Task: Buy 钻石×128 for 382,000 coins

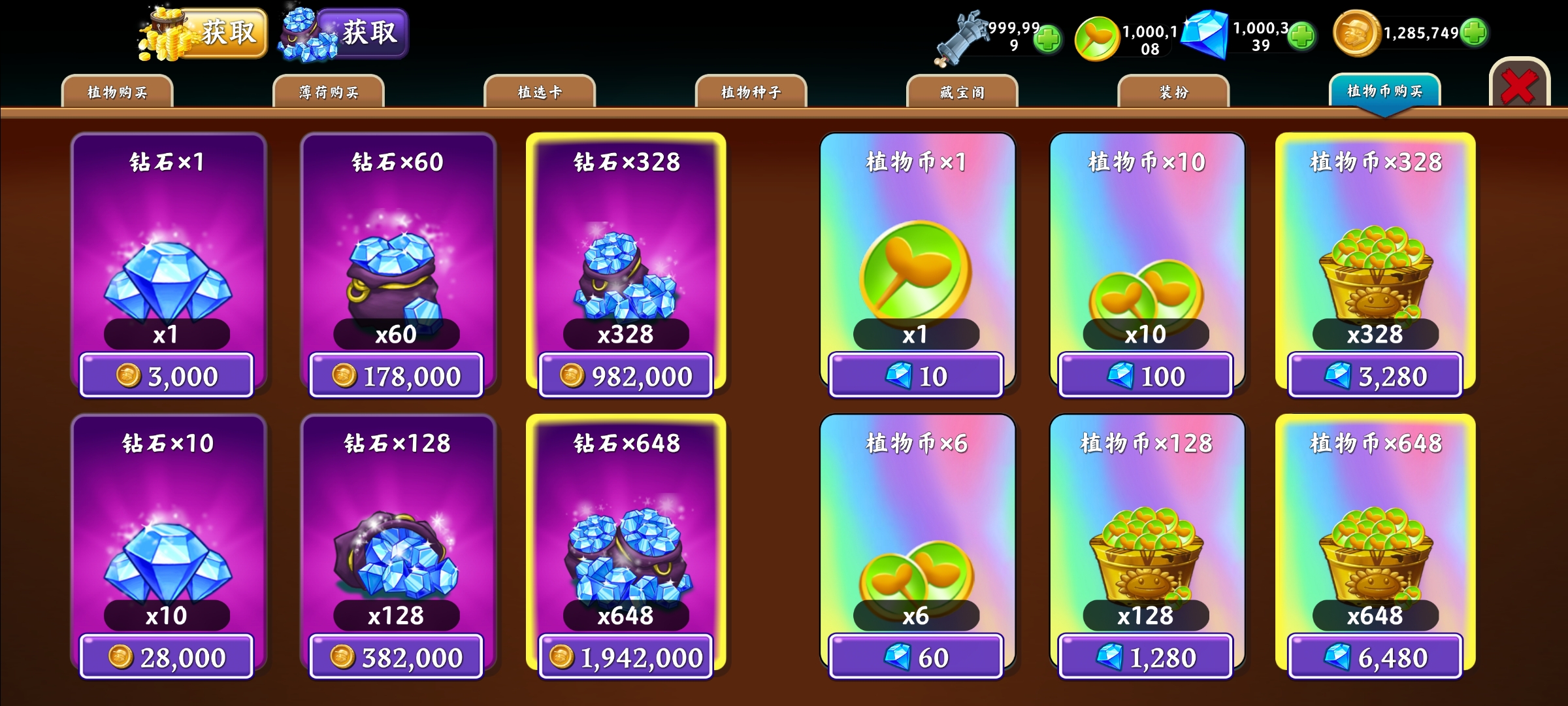Action: (x=396, y=657)
